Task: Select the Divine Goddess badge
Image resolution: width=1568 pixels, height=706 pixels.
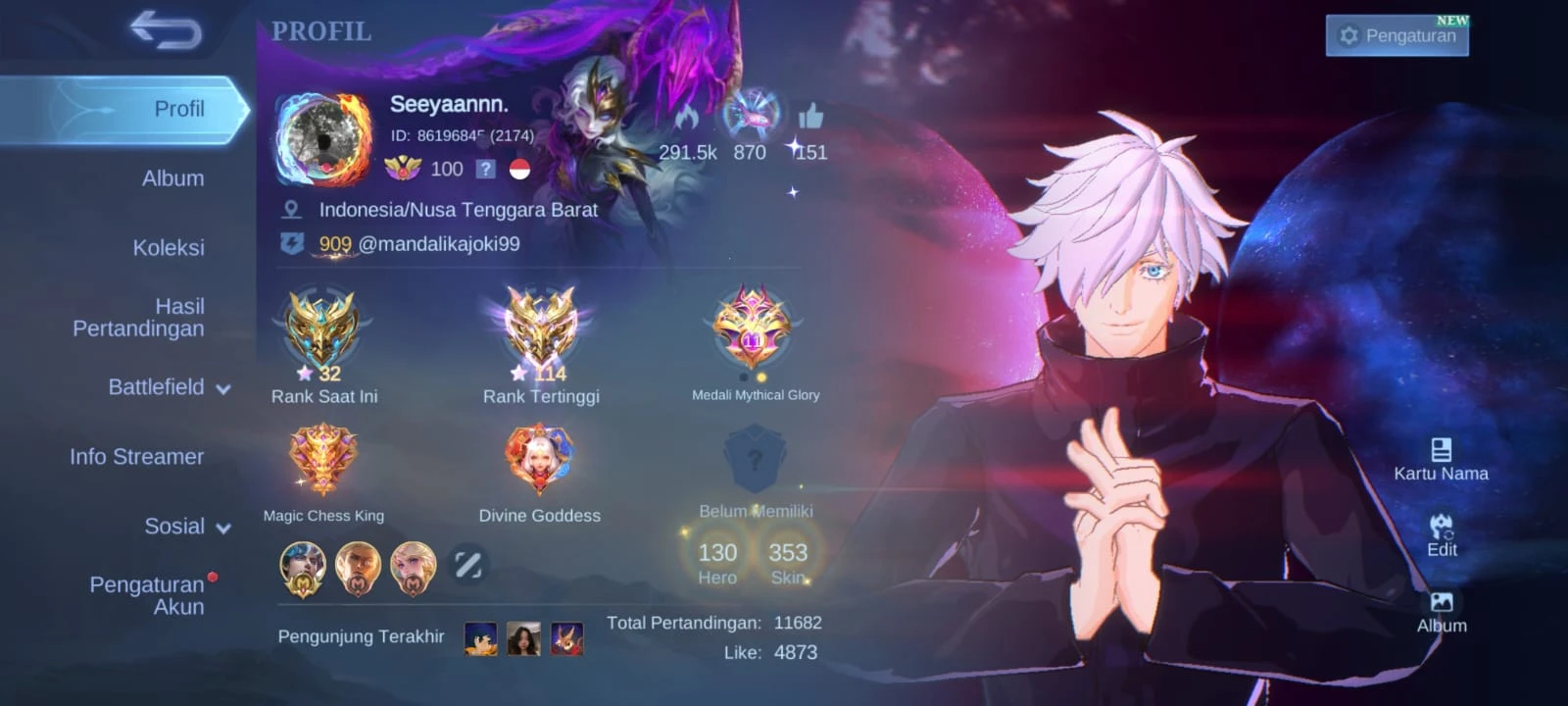Action: 539,461
